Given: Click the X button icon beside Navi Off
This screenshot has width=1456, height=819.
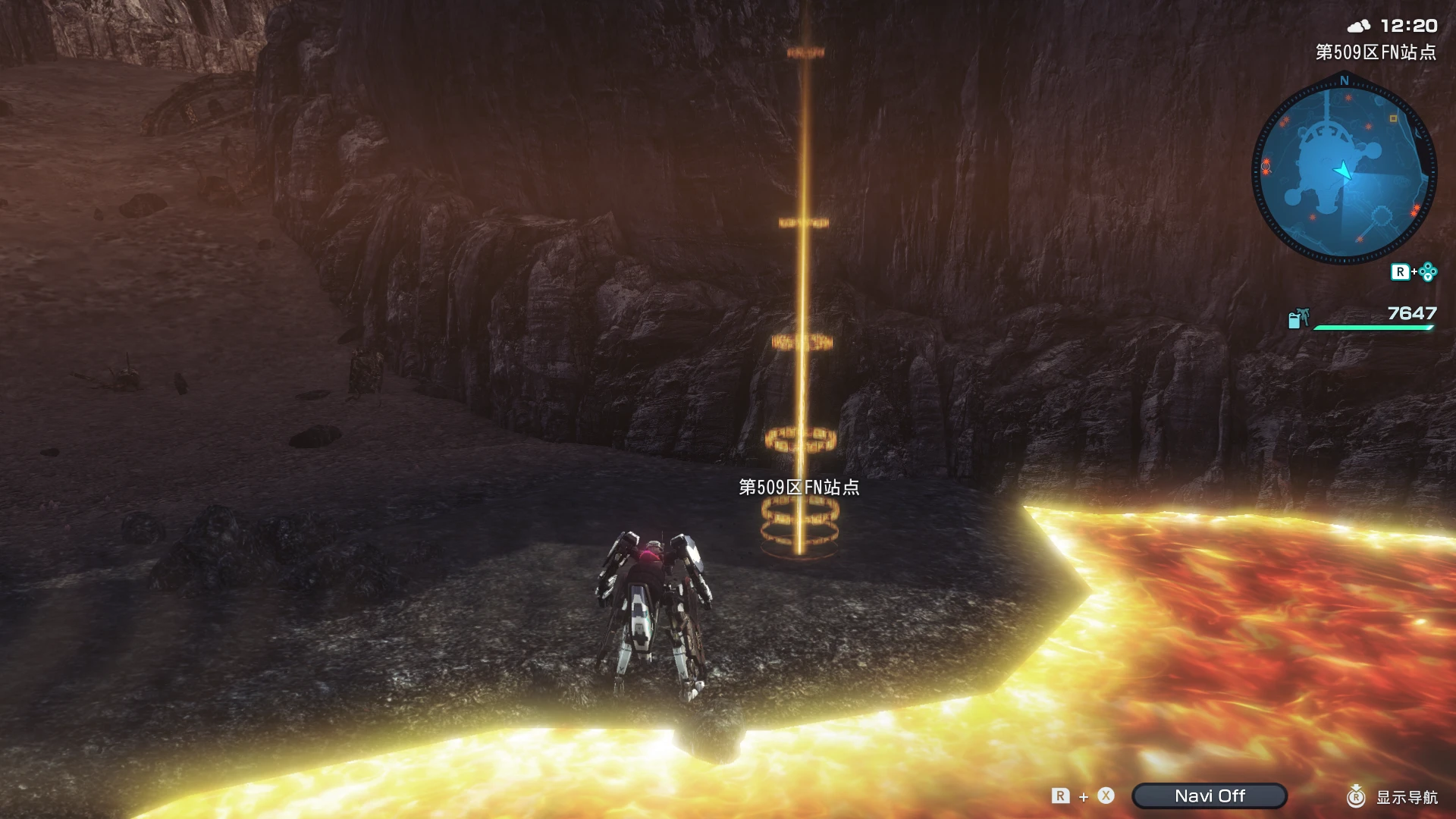Looking at the screenshot, I should tap(1106, 796).
